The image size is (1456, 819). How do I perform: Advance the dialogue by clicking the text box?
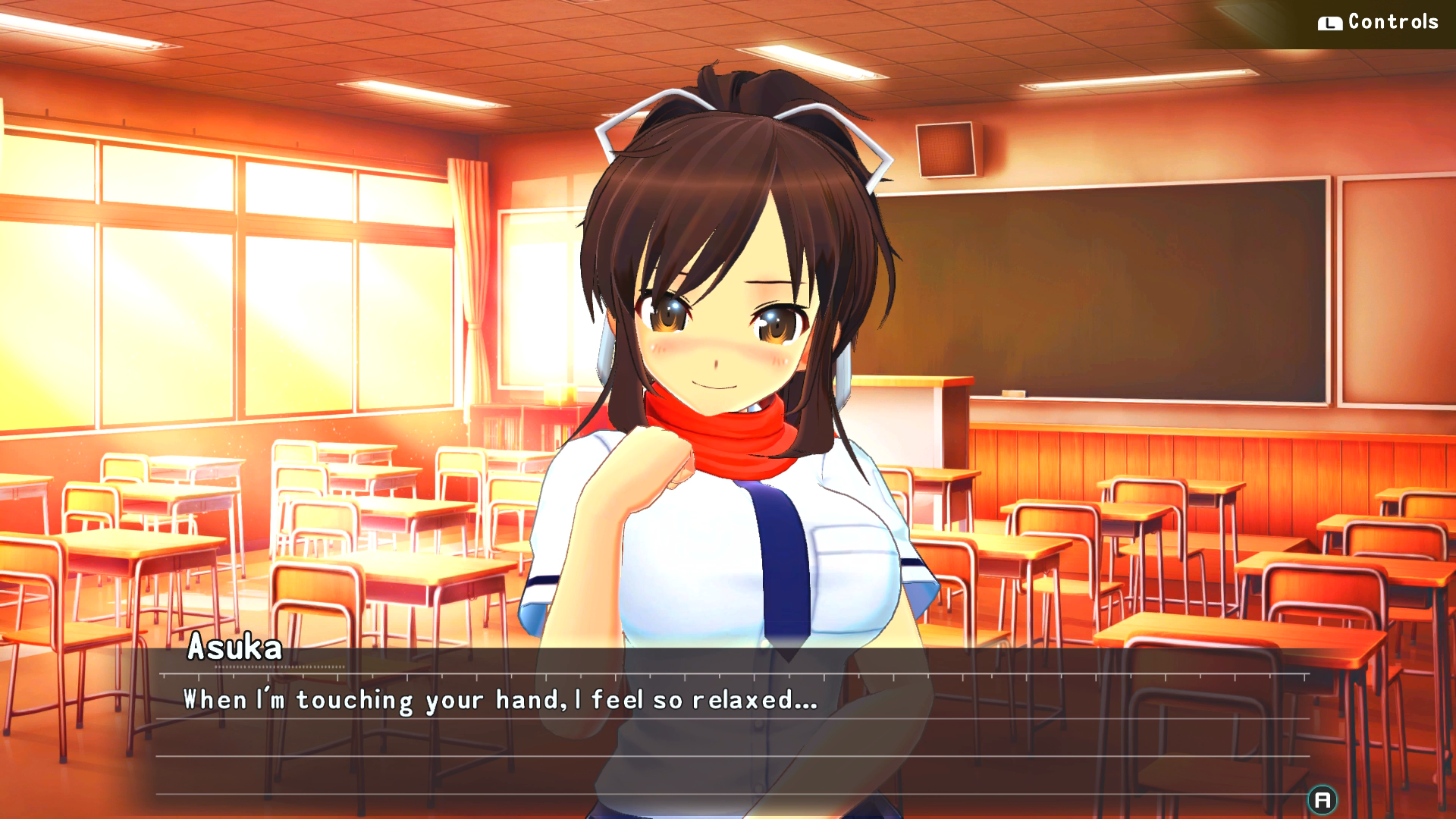(x=728, y=728)
